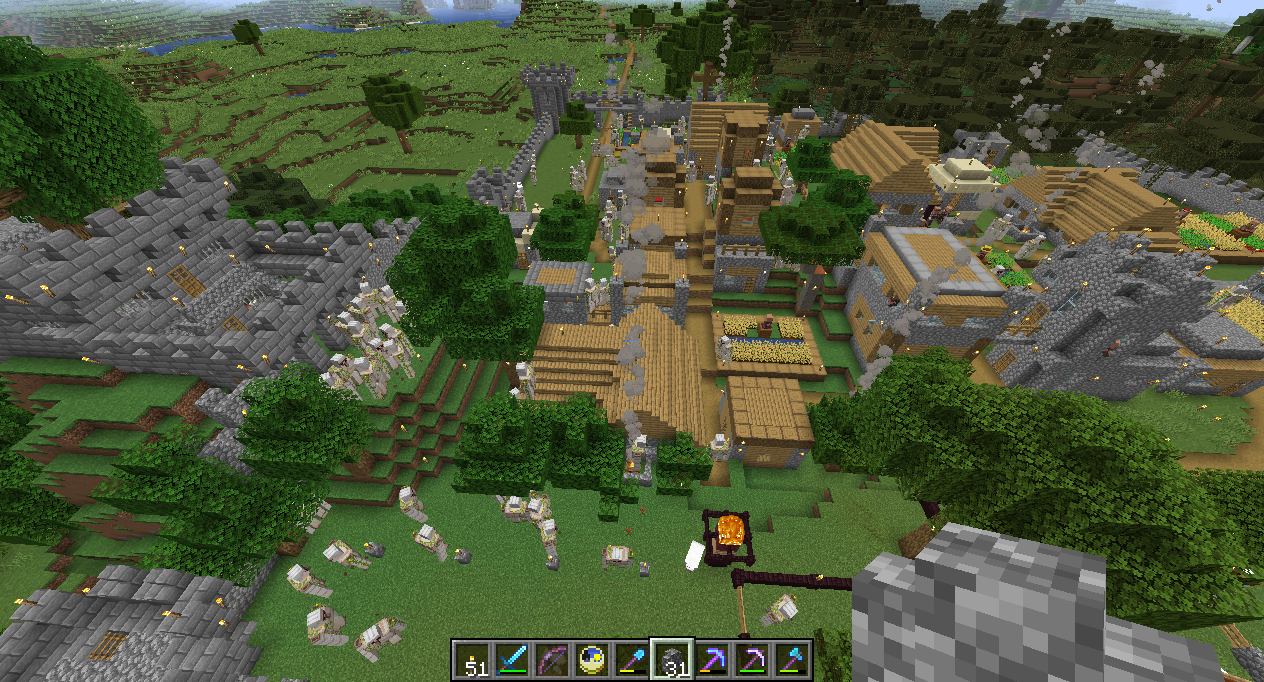Select the pickaxe with orange durability bar
Image resolution: width=1264 pixels, height=682 pixels.
pos(712,660)
